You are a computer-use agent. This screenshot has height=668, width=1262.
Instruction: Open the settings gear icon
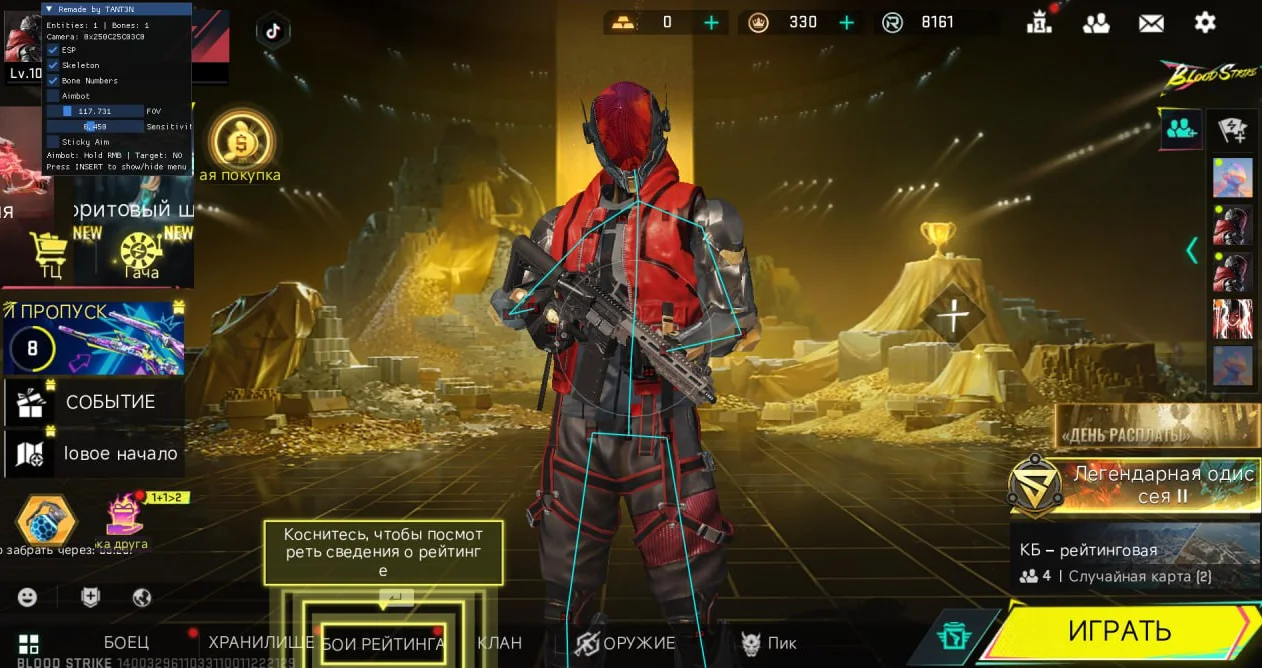coord(1205,22)
